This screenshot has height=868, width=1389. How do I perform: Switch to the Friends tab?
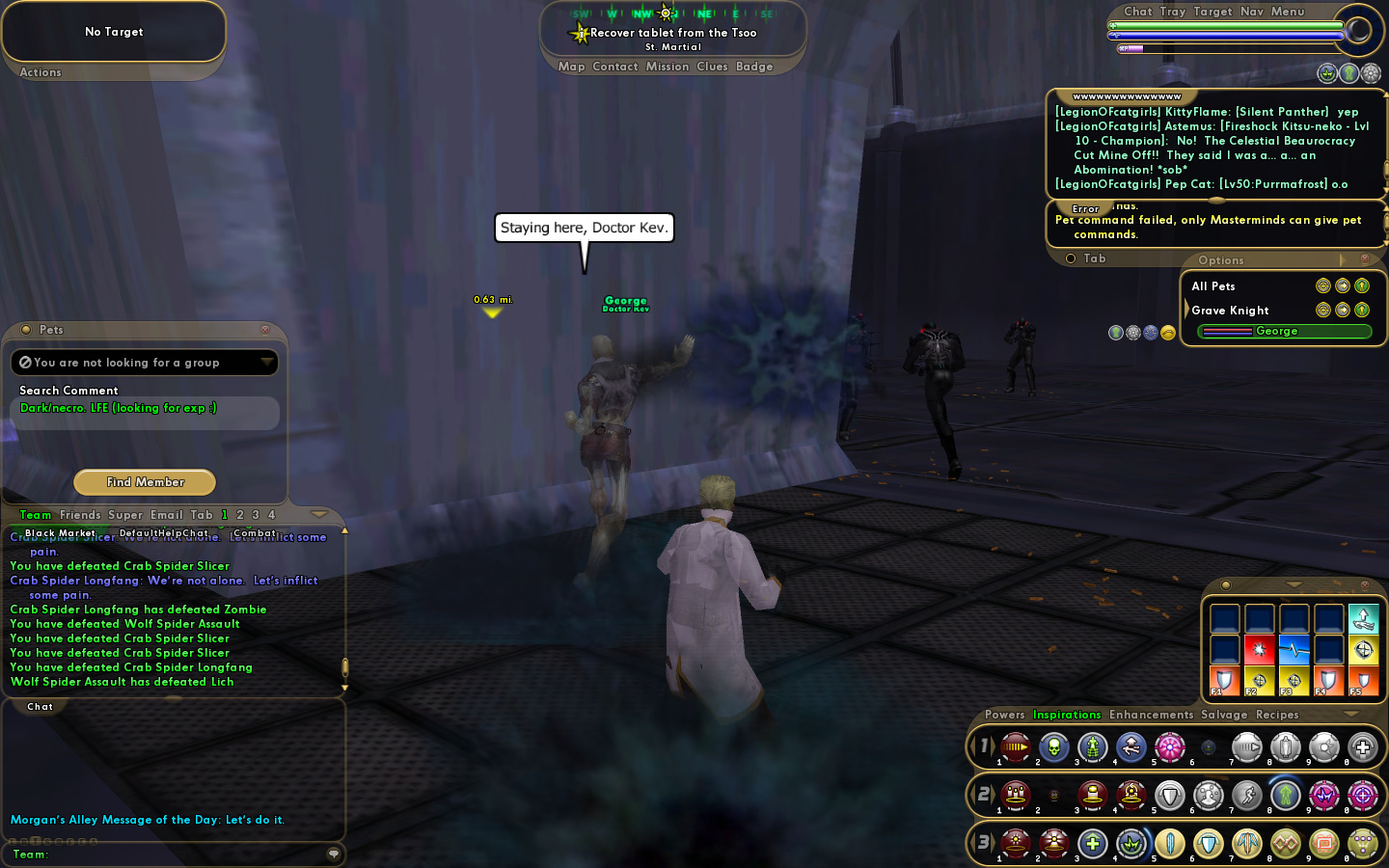(x=80, y=515)
